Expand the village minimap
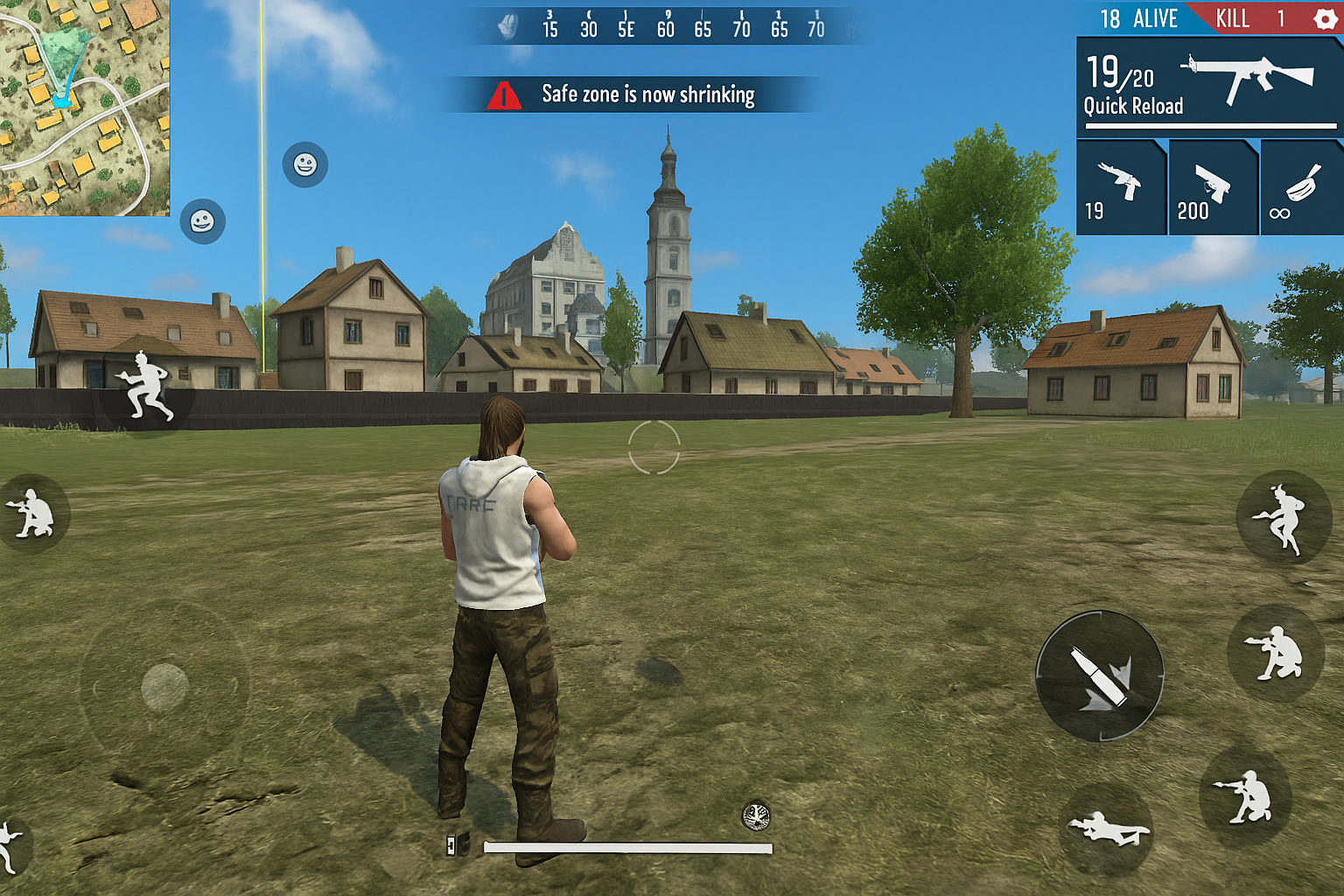This screenshot has height=896, width=1344. [84, 107]
